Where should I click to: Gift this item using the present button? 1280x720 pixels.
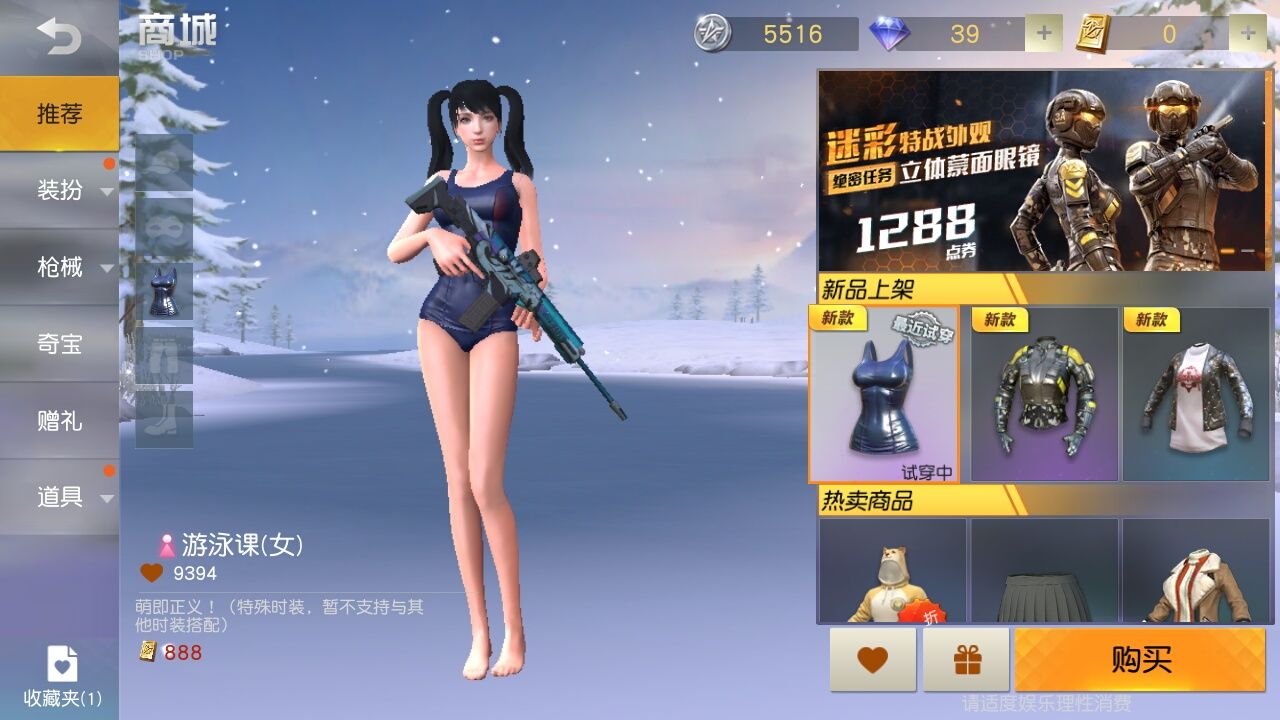point(966,660)
